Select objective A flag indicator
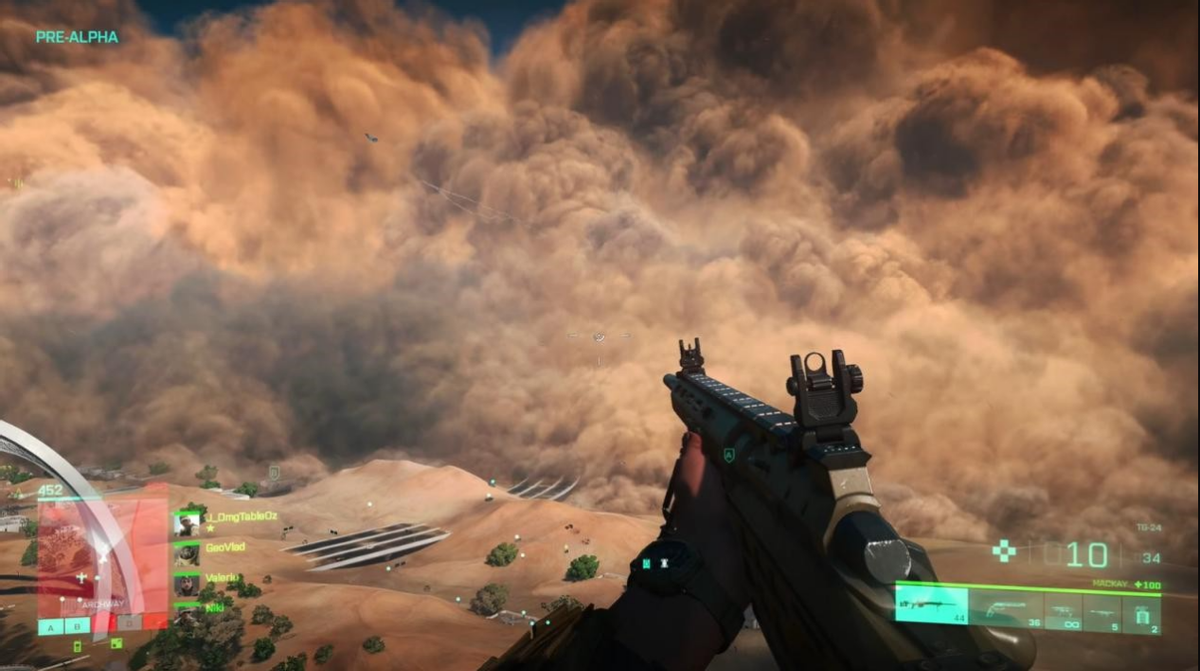The height and width of the screenshot is (671, 1200). [50, 627]
